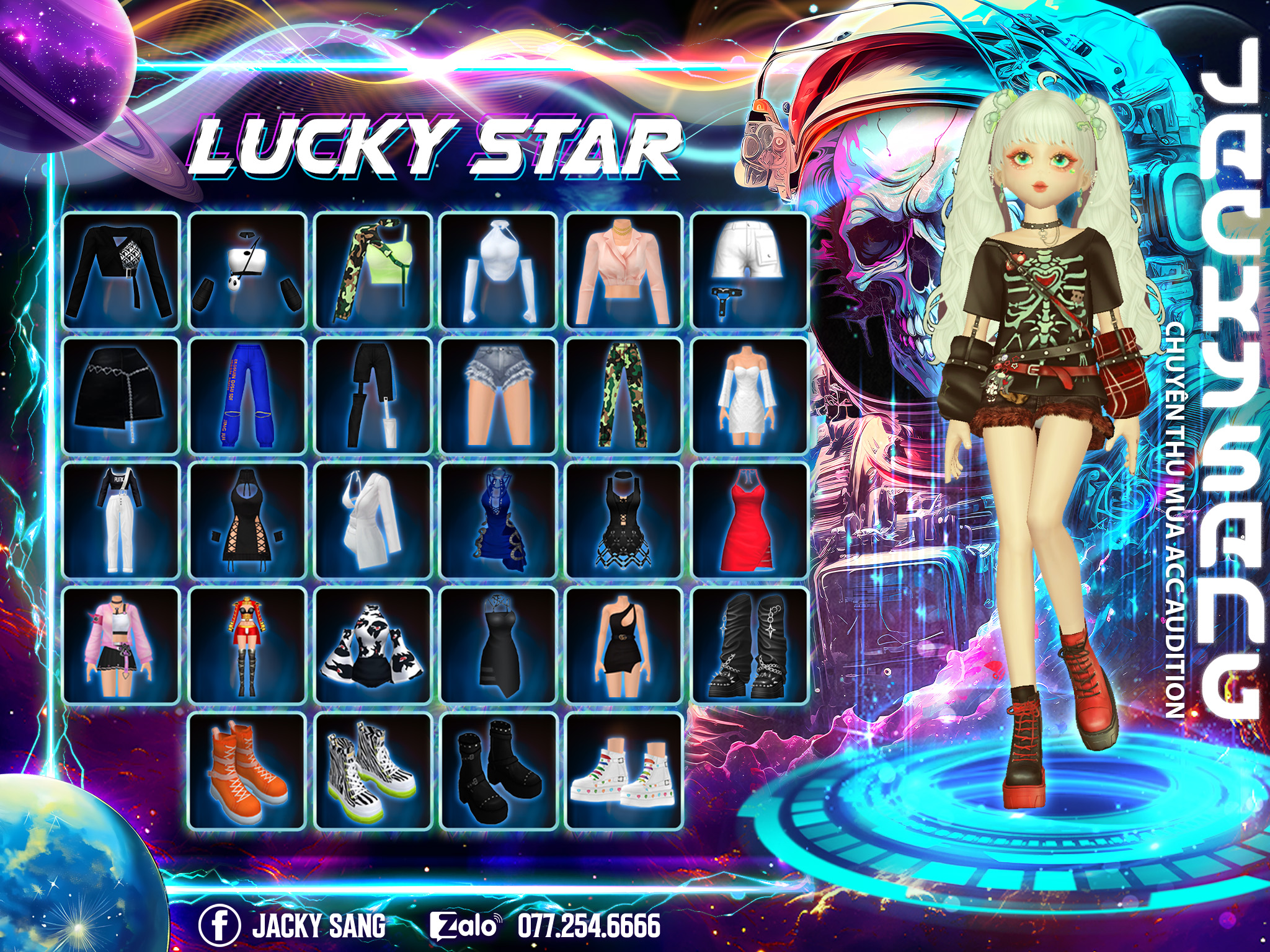The height and width of the screenshot is (952, 1270).
Task: Pick the white blazer dress tile
Action: [373, 521]
